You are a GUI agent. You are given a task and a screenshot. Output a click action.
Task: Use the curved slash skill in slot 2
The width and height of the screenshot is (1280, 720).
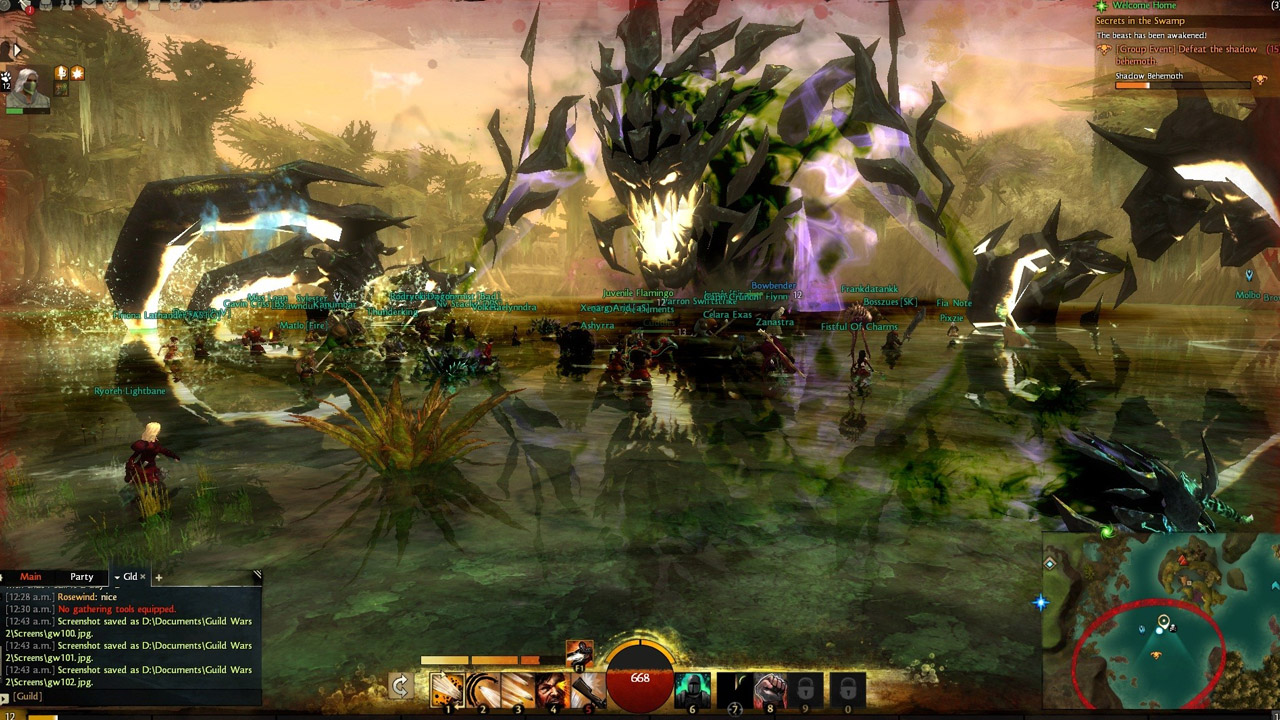[x=482, y=689]
